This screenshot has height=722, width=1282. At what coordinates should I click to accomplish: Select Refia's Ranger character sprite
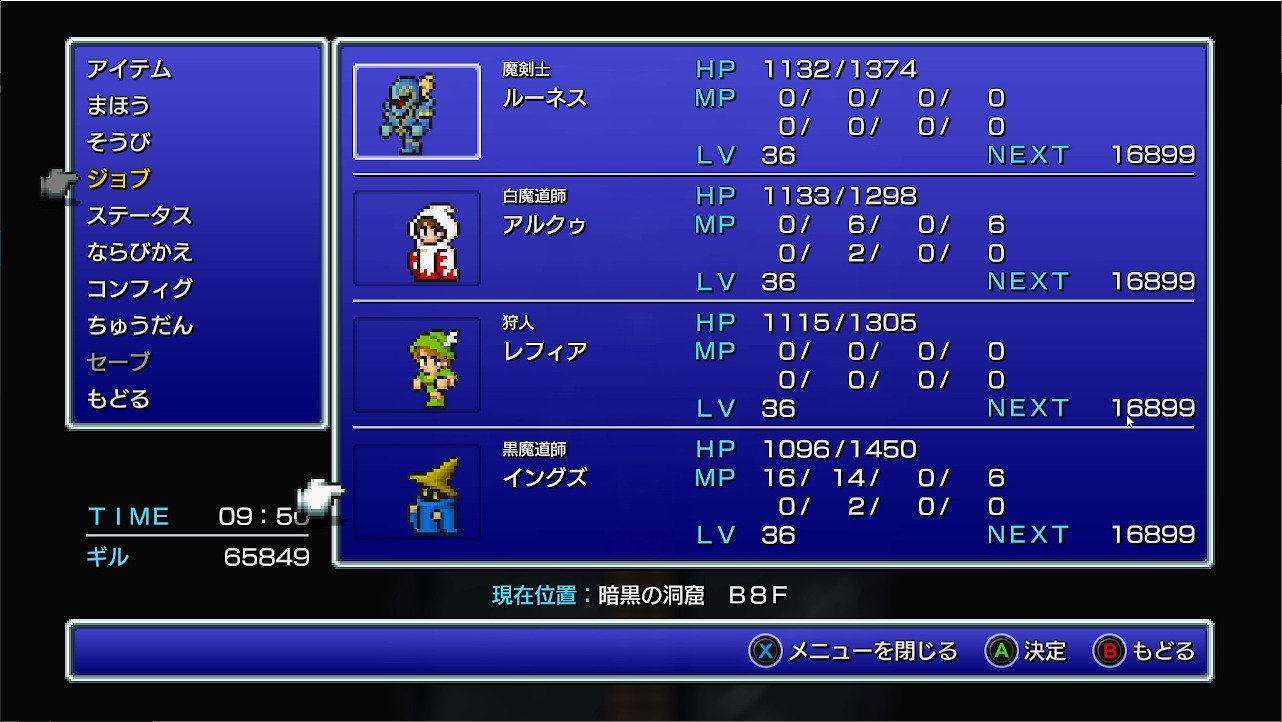tap(416, 364)
